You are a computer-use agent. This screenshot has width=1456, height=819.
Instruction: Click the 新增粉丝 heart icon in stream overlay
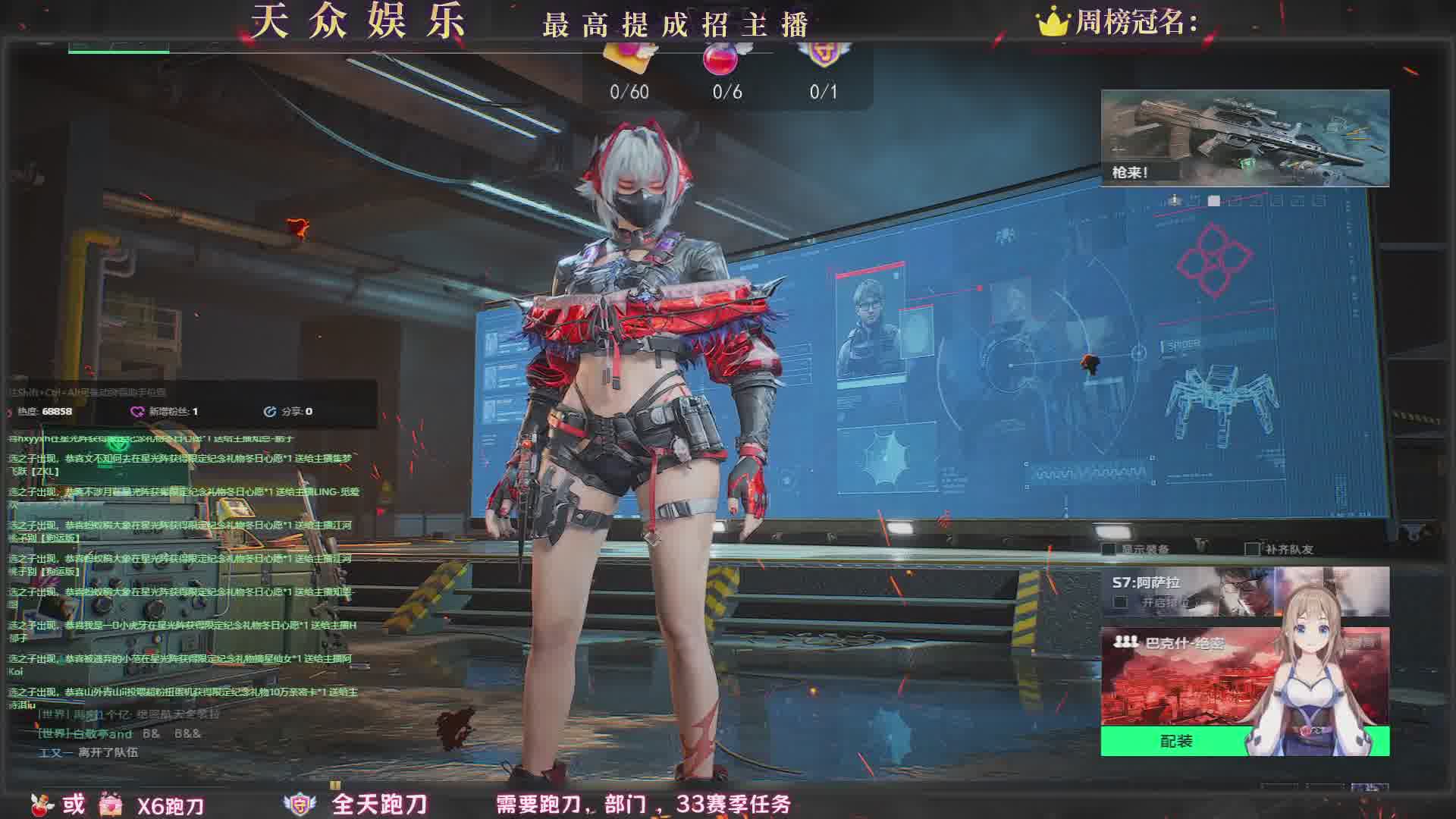point(137,411)
